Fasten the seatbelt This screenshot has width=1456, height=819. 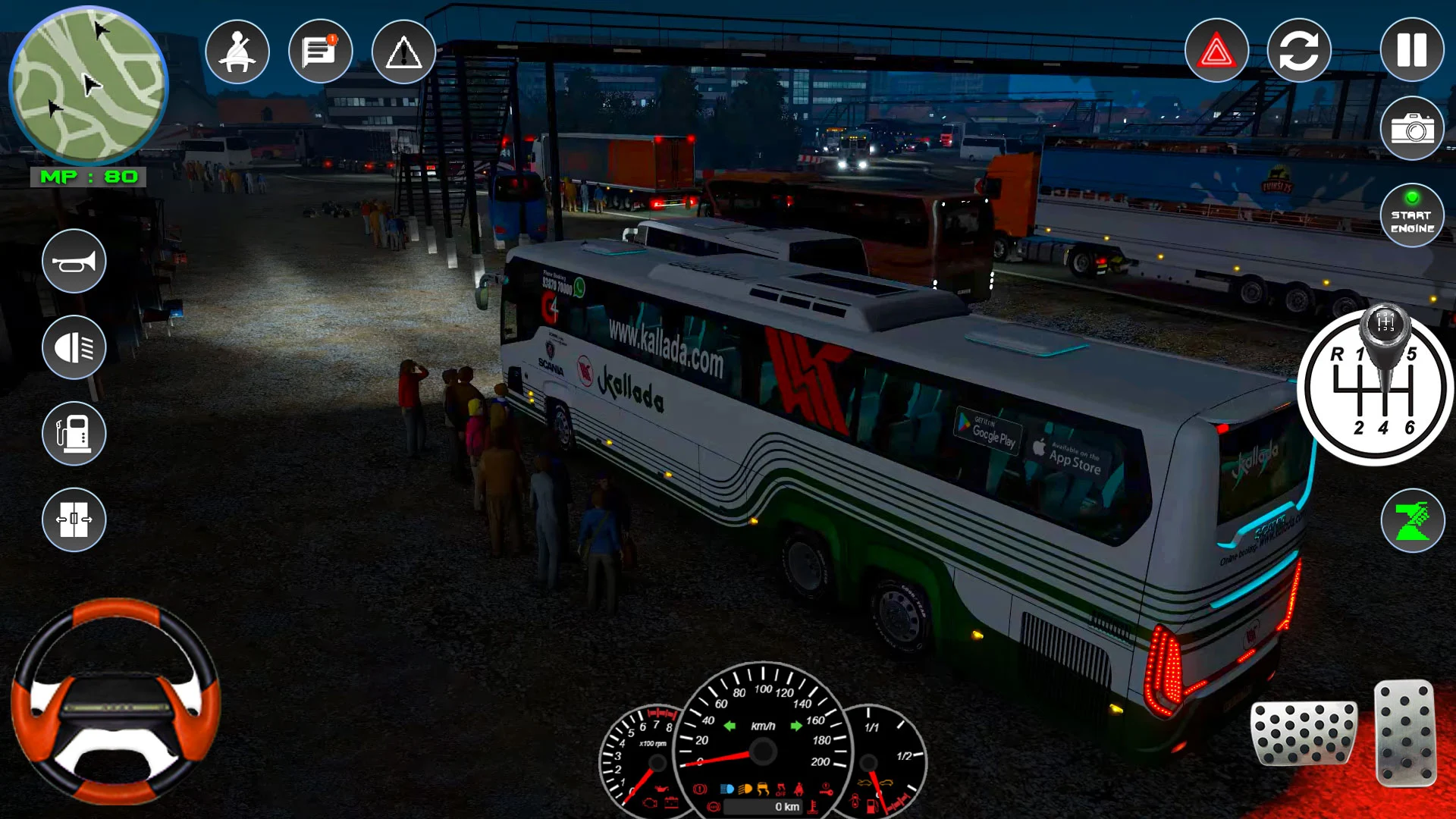click(x=237, y=51)
